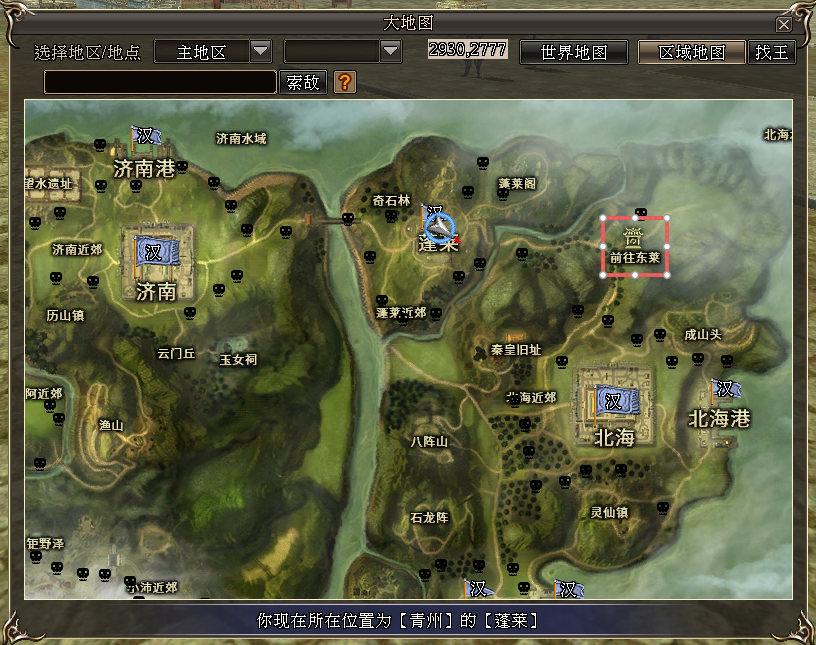Viewport: 816px width, 645px height.
Task: Click the 找王 button
Action: coord(771,52)
